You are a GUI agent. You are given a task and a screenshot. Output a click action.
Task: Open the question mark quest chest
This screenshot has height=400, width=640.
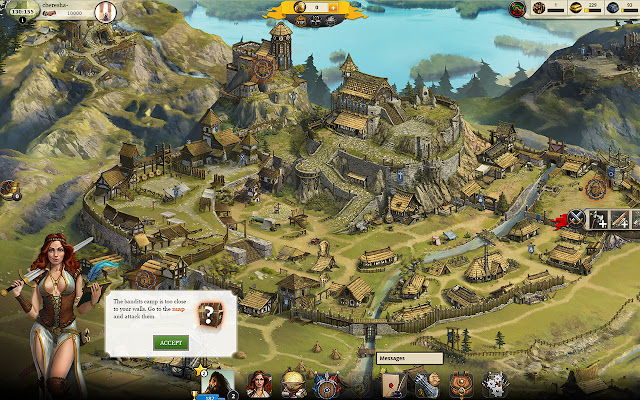[x=210, y=313]
